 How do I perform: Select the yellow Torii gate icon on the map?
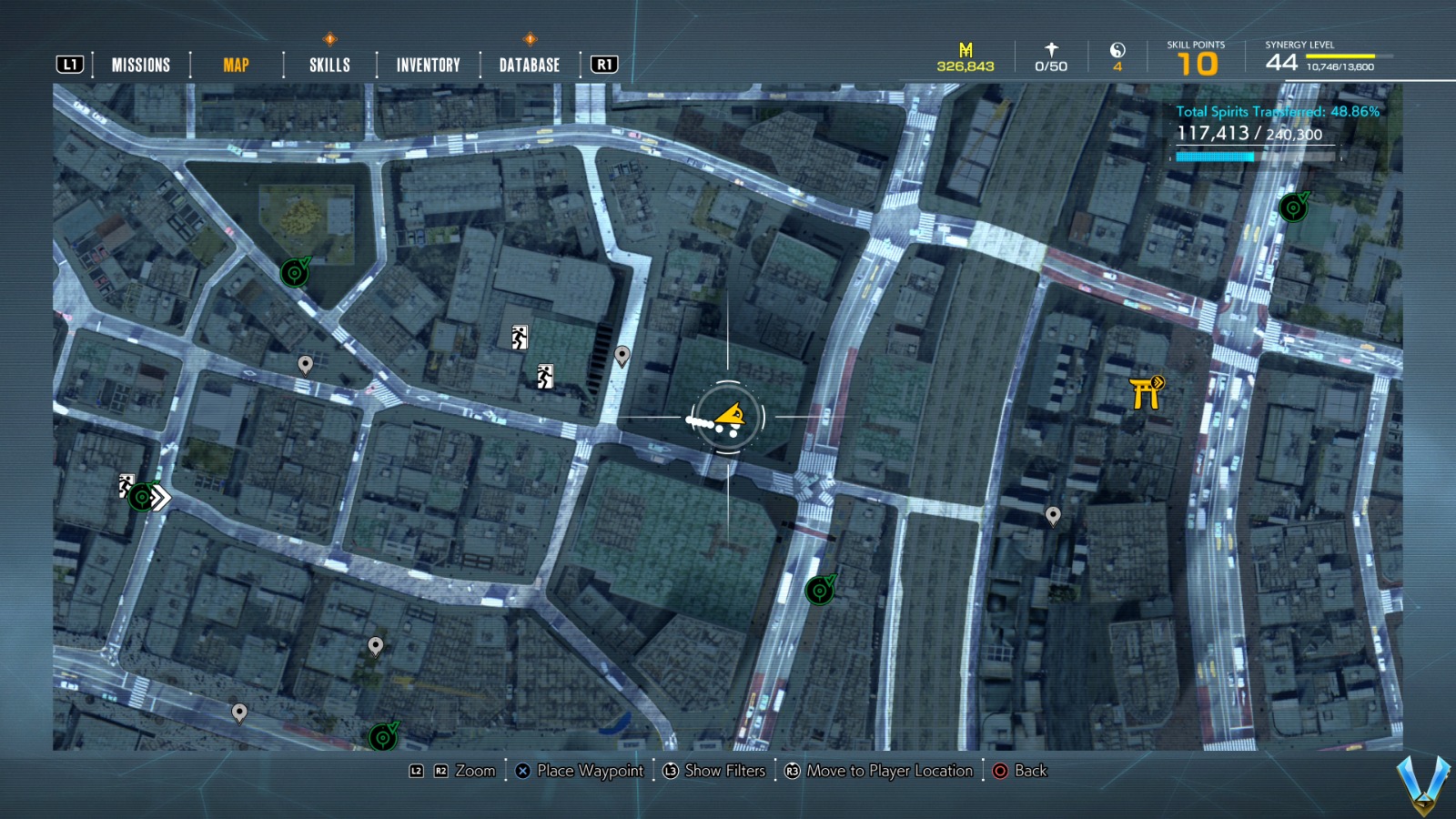point(1144,395)
